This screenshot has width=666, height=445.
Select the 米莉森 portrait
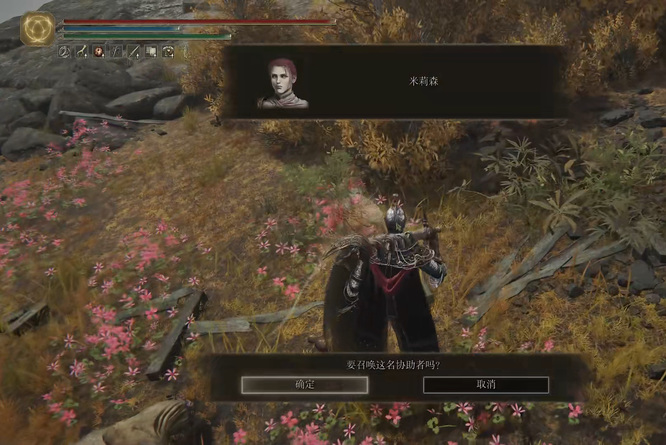[282, 83]
